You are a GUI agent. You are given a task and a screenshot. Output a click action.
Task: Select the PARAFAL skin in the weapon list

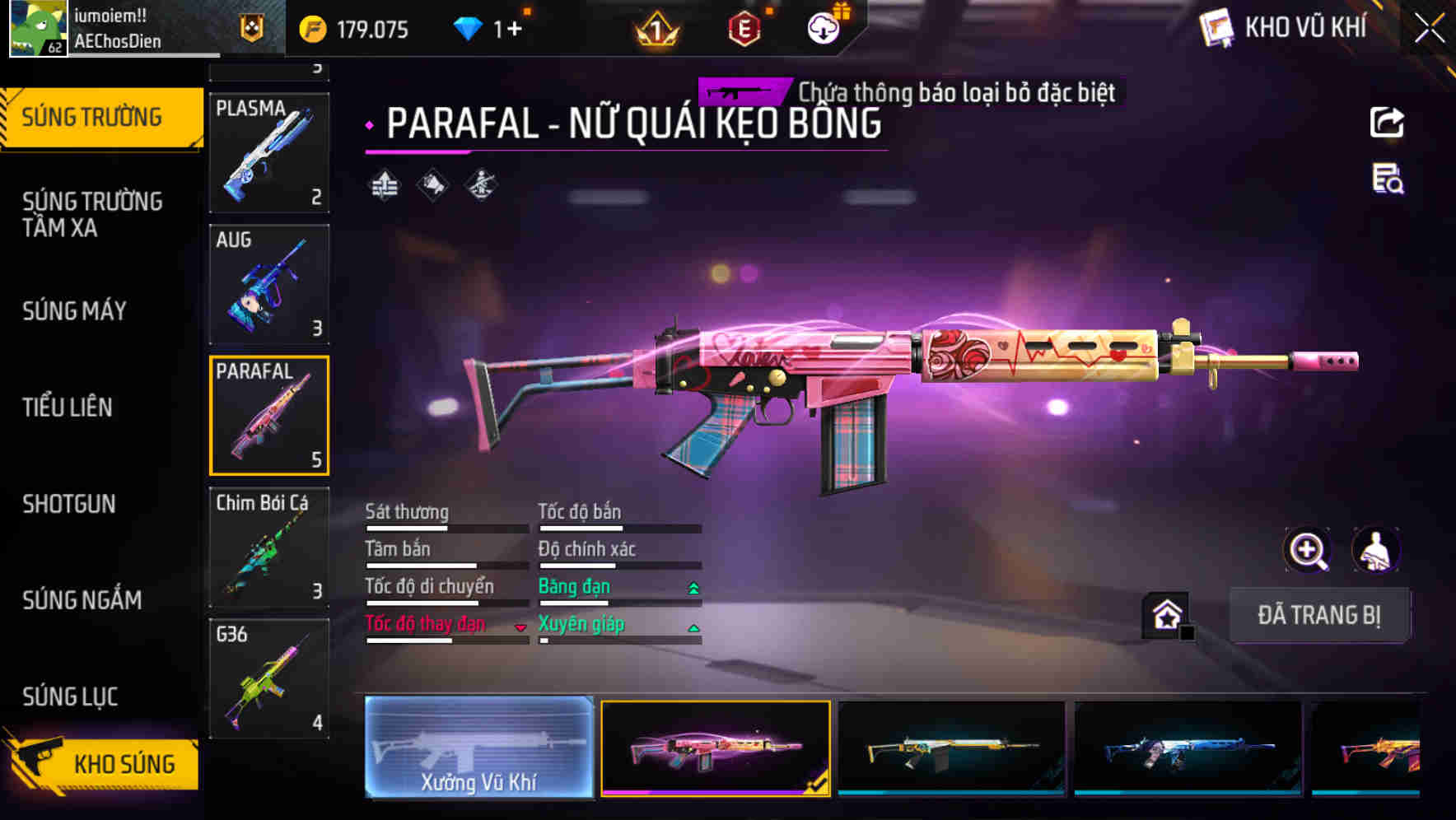point(268,415)
